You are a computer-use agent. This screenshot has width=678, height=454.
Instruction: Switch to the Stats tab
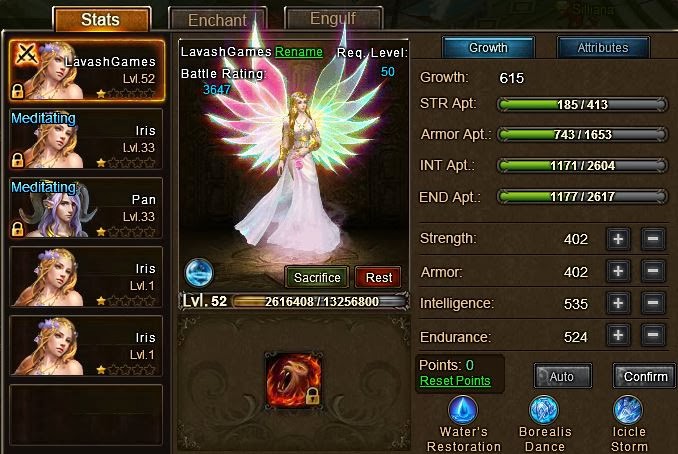(x=101, y=19)
